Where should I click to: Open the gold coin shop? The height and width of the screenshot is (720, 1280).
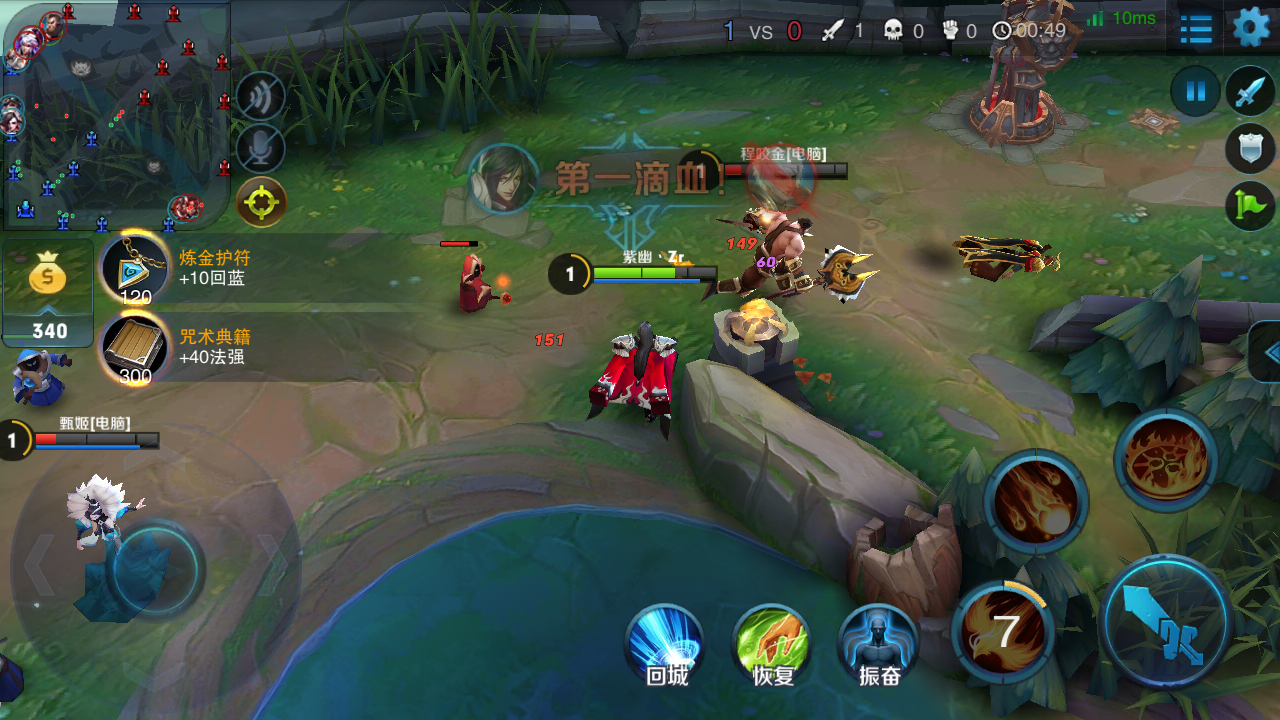pos(47,290)
